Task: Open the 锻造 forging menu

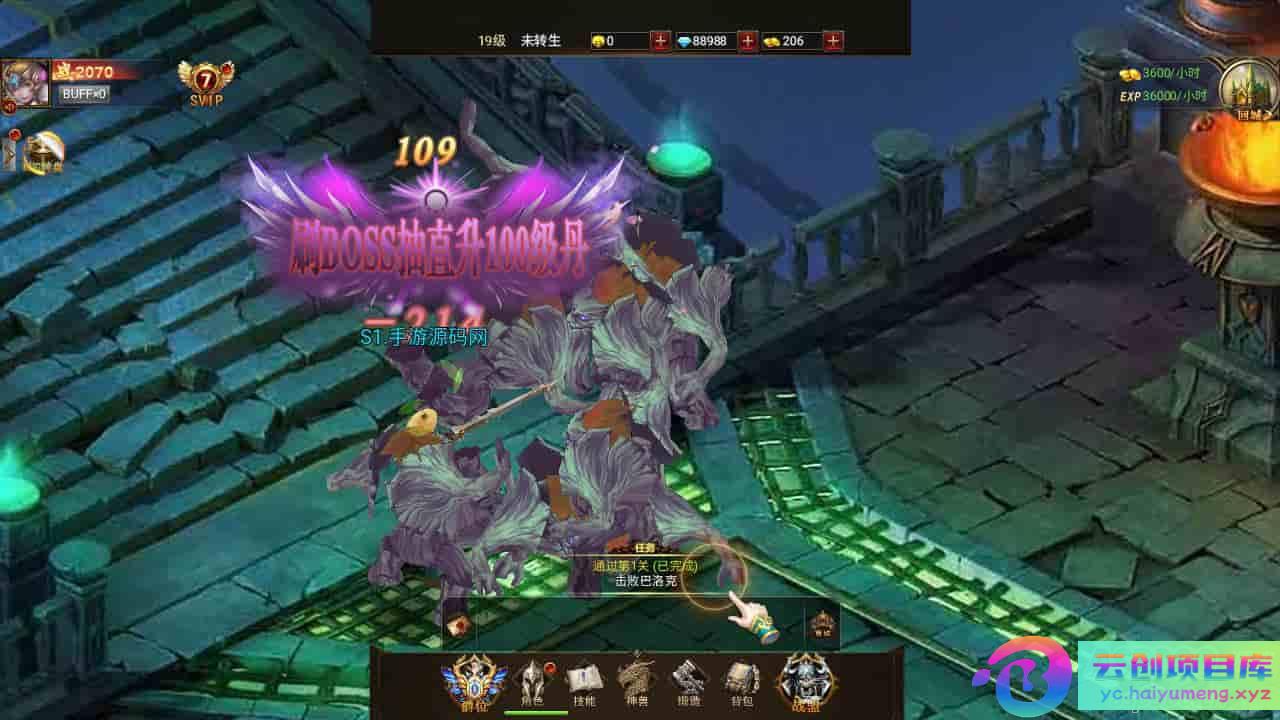Action: [x=687, y=682]
